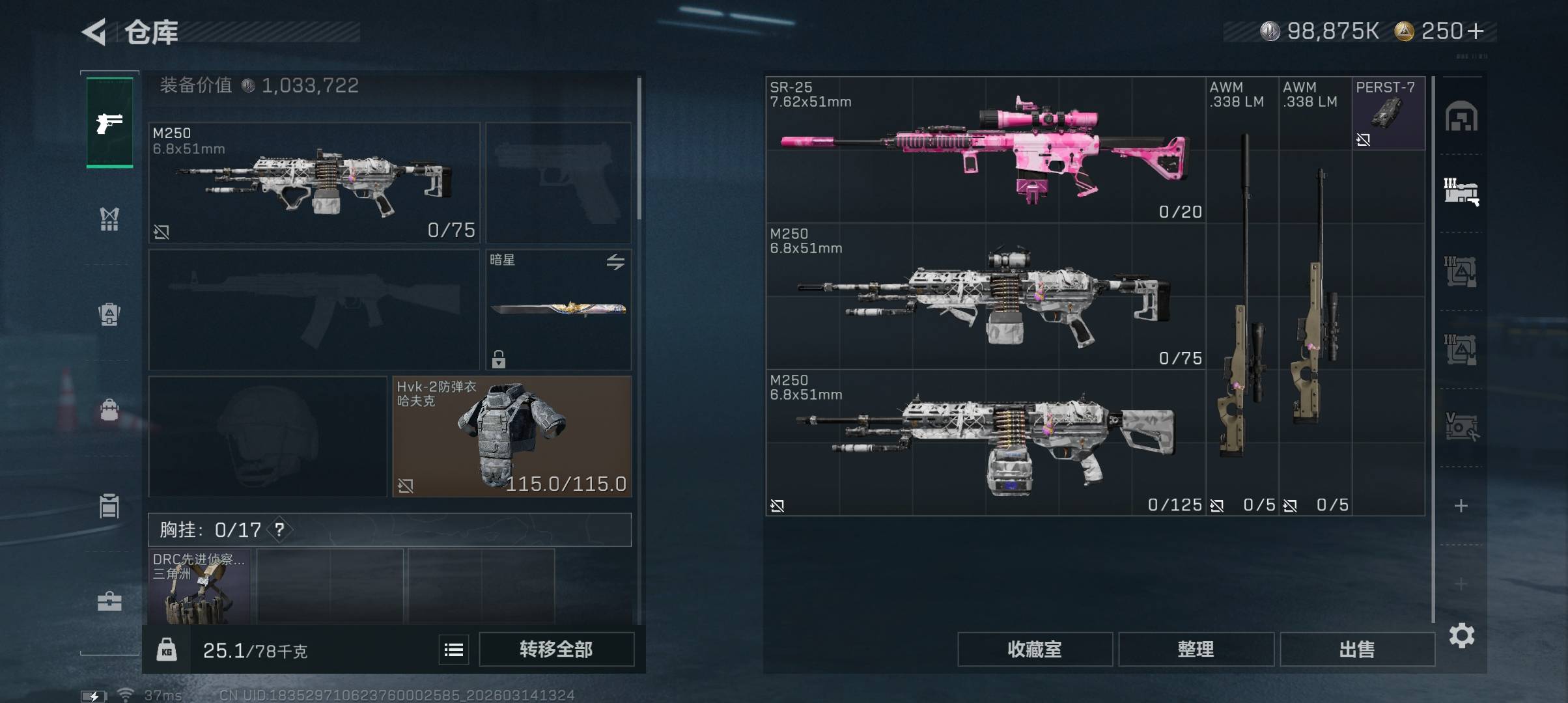
Task: Open the 出售 sell button
Action: pyautogui.click(x=1357, y=649)
